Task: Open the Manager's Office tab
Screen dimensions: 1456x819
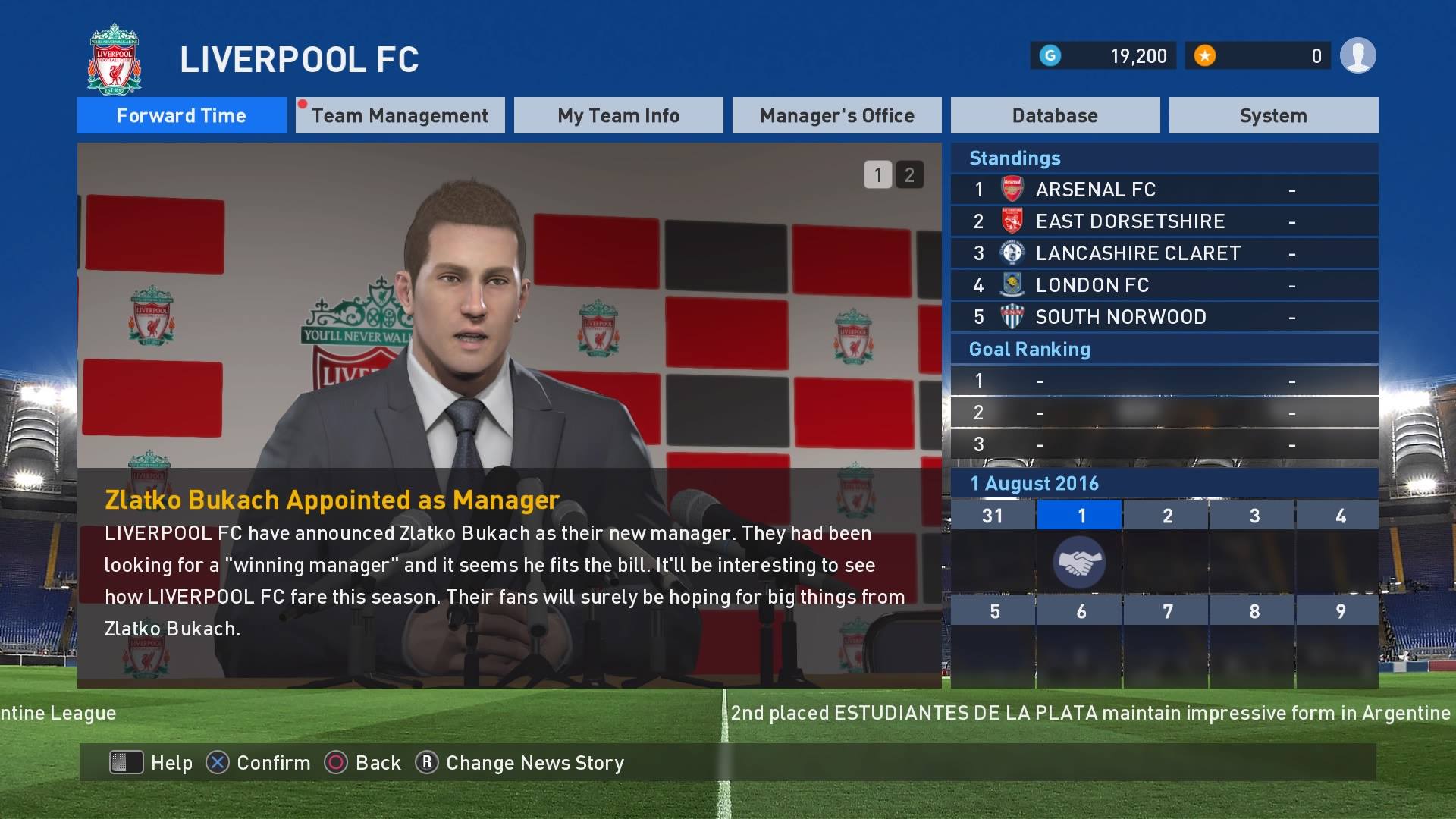Action: tap(836, 115)
